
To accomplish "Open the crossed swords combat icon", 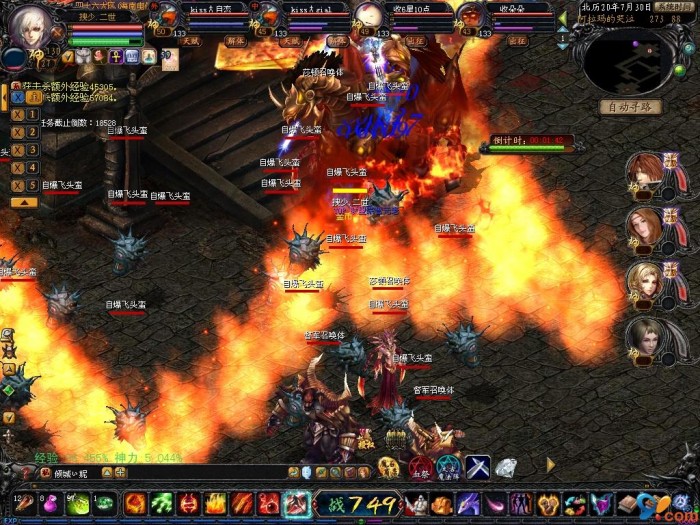I will pos(476,466).
